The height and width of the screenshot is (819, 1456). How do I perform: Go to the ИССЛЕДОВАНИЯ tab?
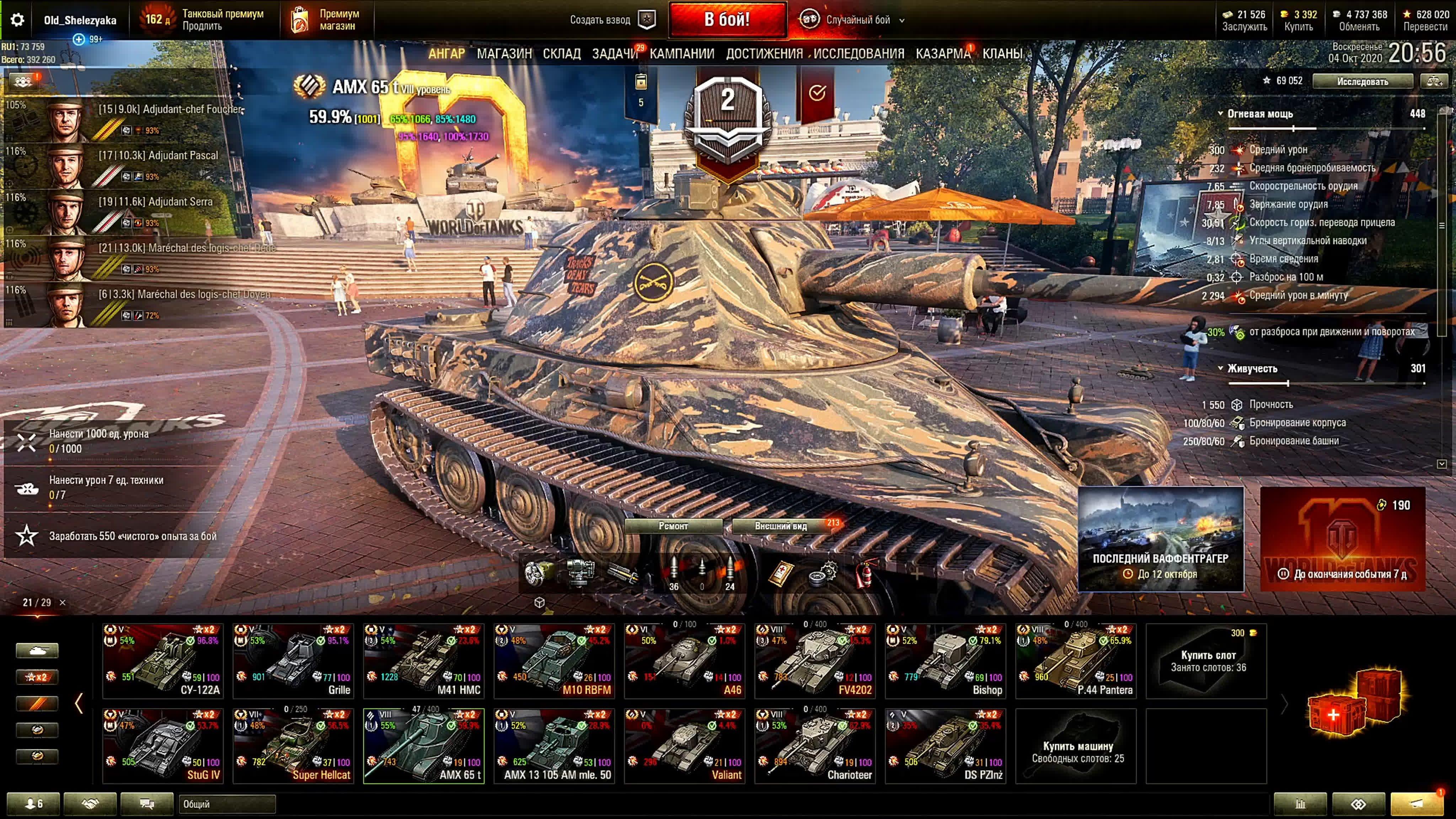858,54
